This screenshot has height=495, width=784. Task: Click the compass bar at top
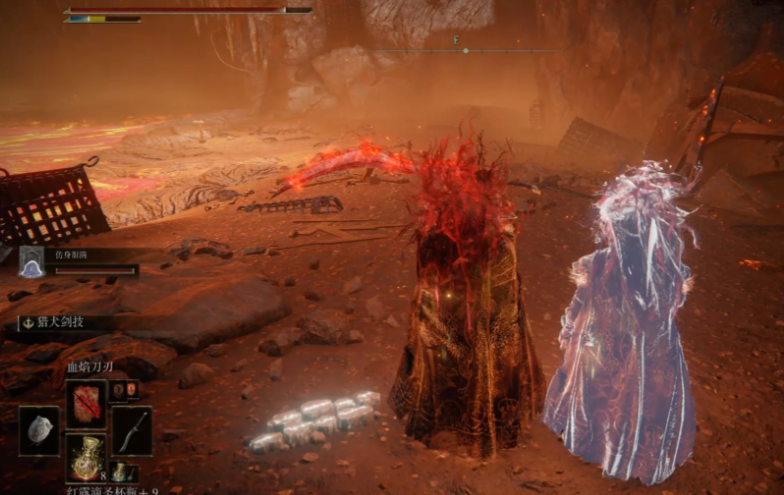pyautogui.click(x=465, y=49)
